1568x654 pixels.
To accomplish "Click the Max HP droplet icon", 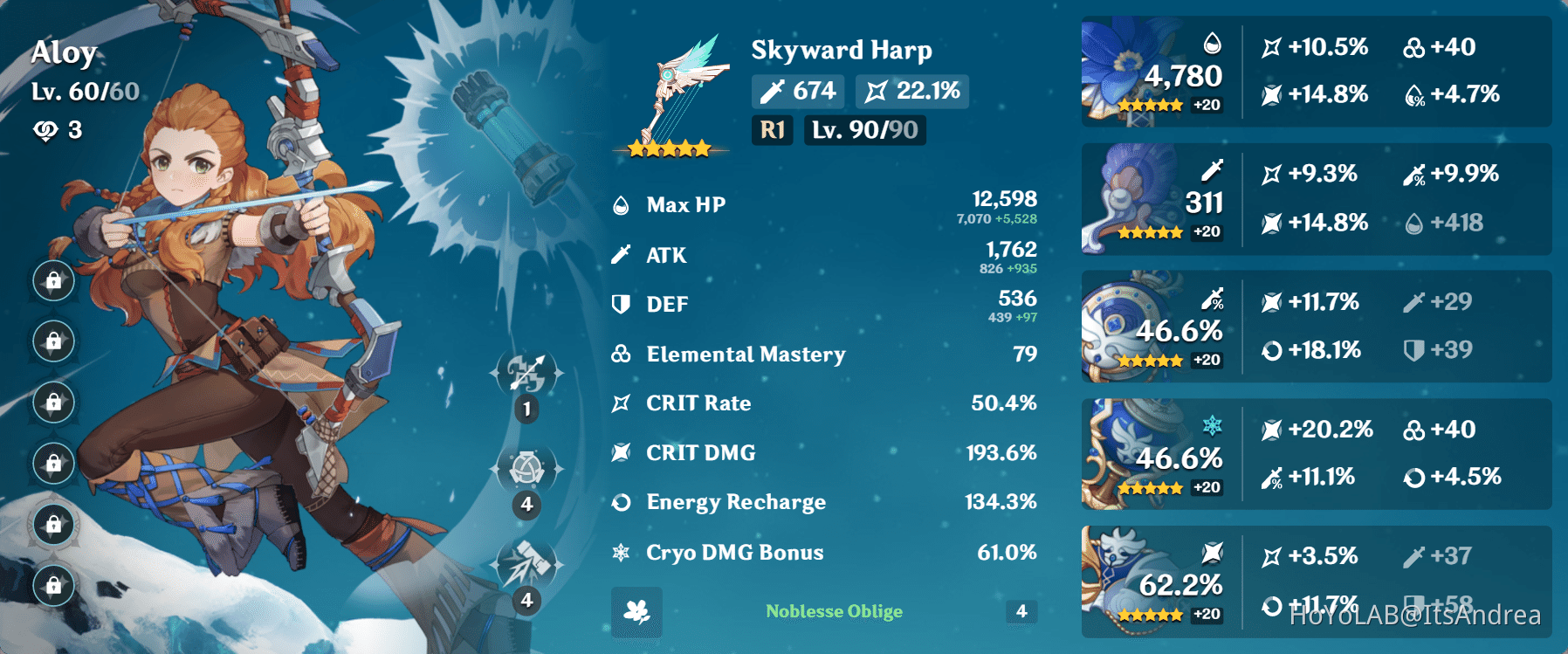I will pyautogui.click(x=621, y=203).
